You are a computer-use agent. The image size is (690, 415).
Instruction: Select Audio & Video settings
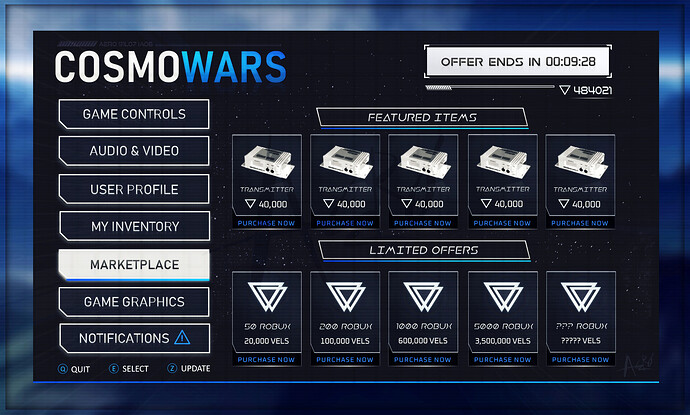(x=134, y=151)
